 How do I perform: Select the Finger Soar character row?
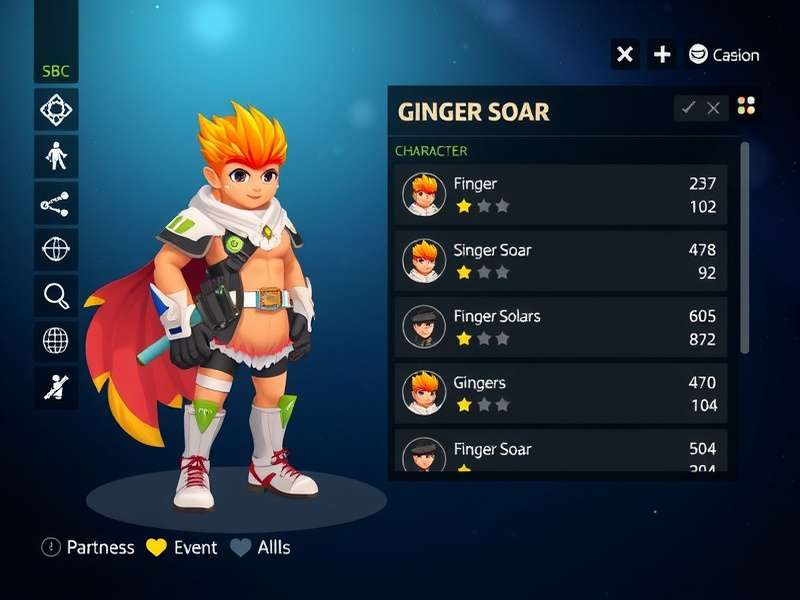(560, 452)
